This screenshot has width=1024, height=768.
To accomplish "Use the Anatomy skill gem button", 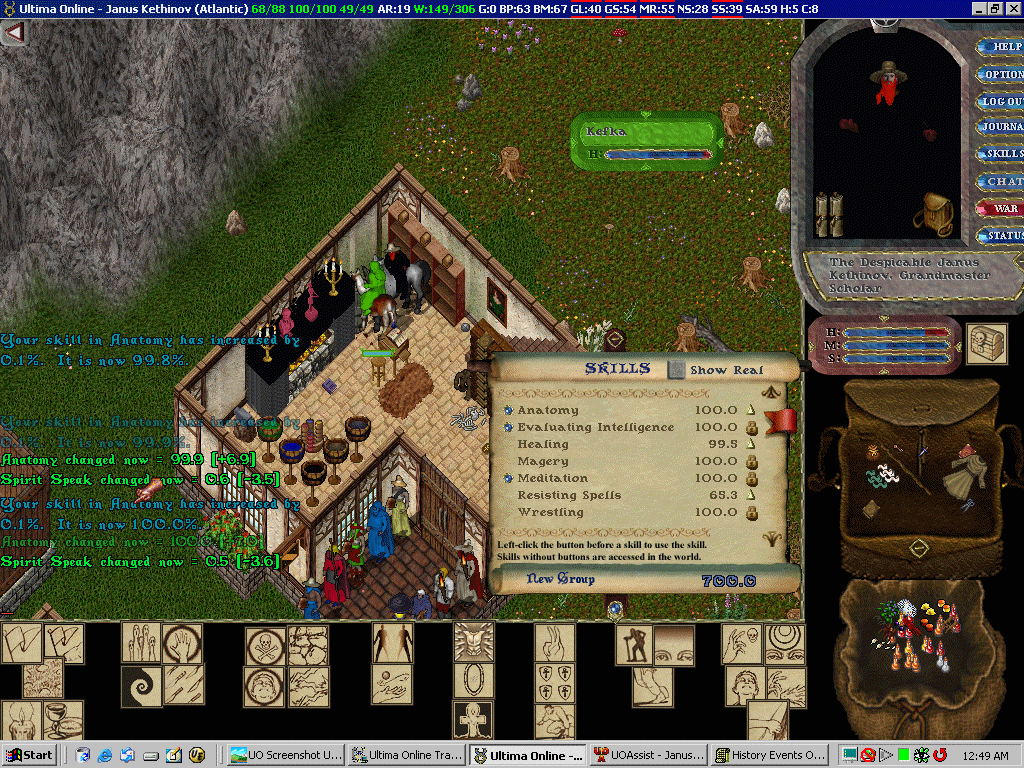I will click(x=508, y=410).
